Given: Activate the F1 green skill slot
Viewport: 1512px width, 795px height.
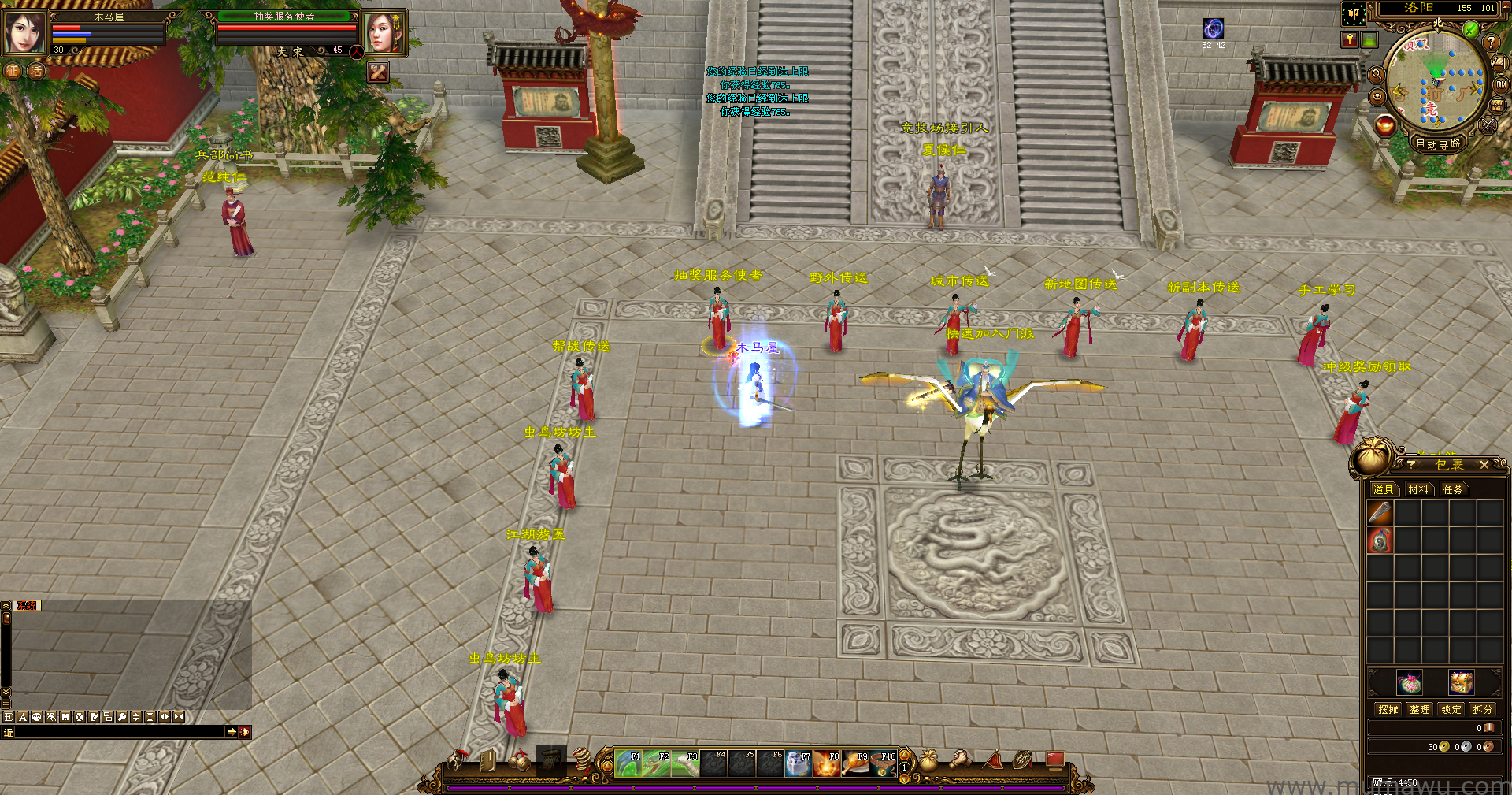Looking at the screenshot, I should tap(628, 763).
